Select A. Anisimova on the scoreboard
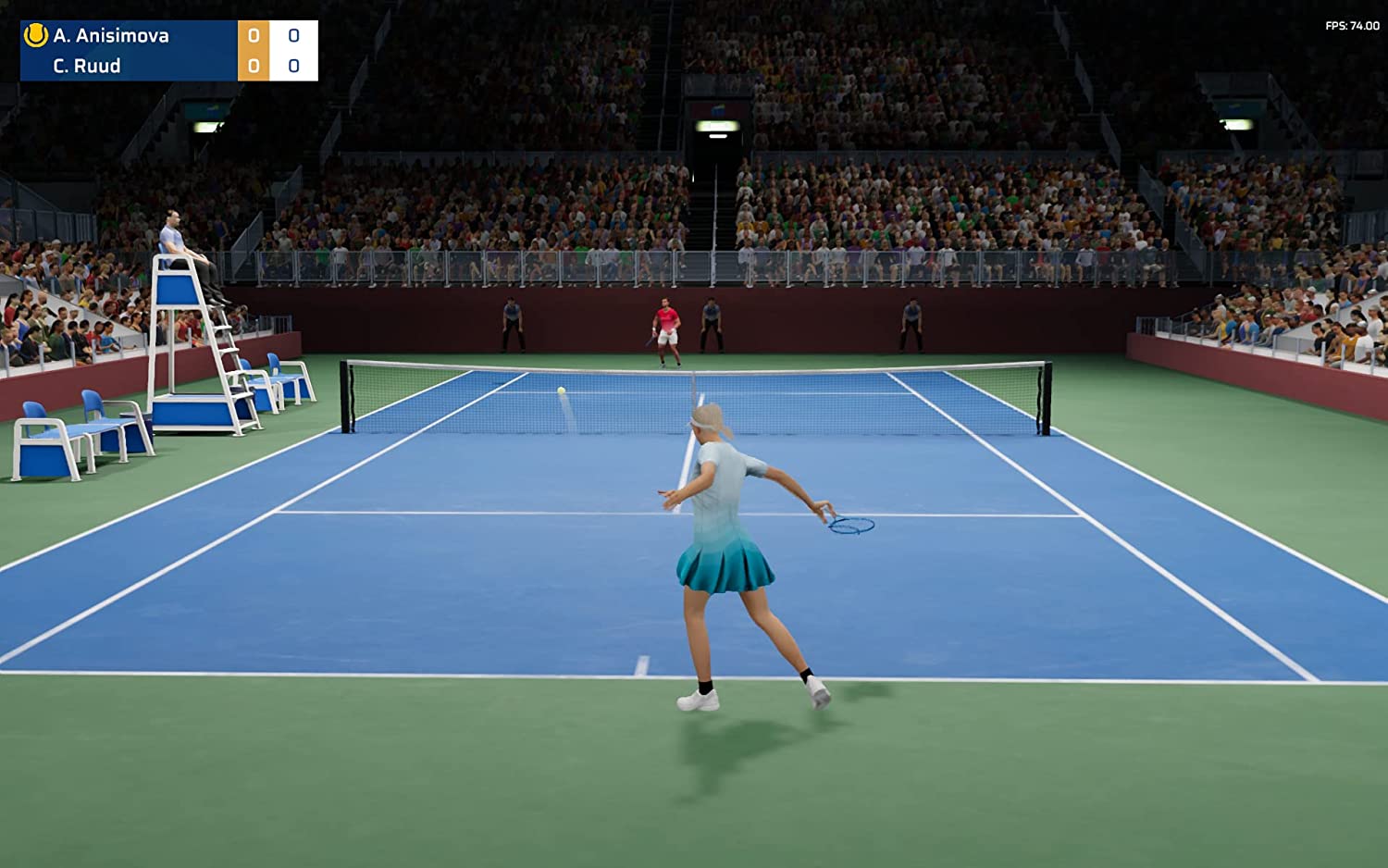Viewport: 1388px width, 868px height. 102,38
